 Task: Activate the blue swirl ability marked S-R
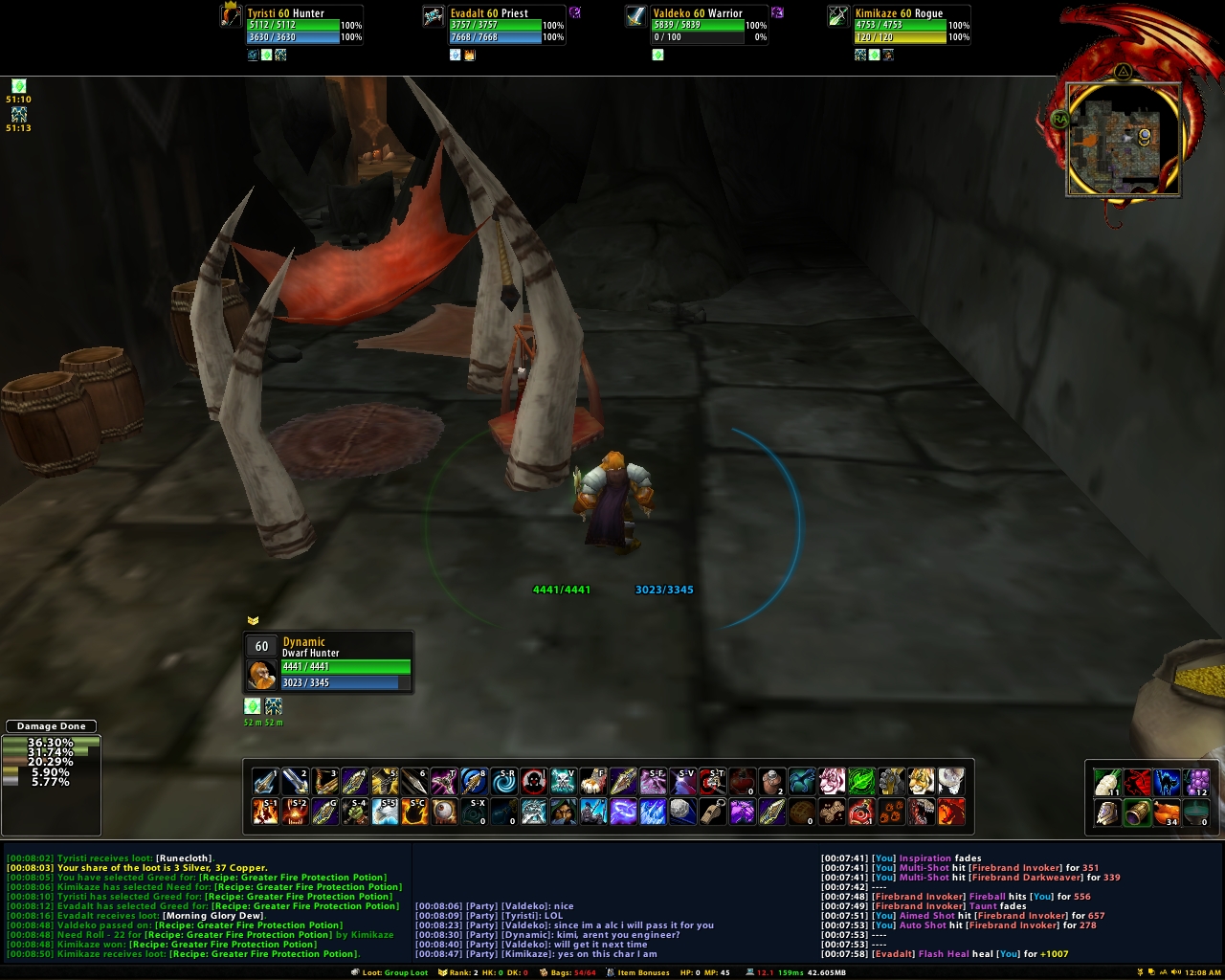point(504,782)
